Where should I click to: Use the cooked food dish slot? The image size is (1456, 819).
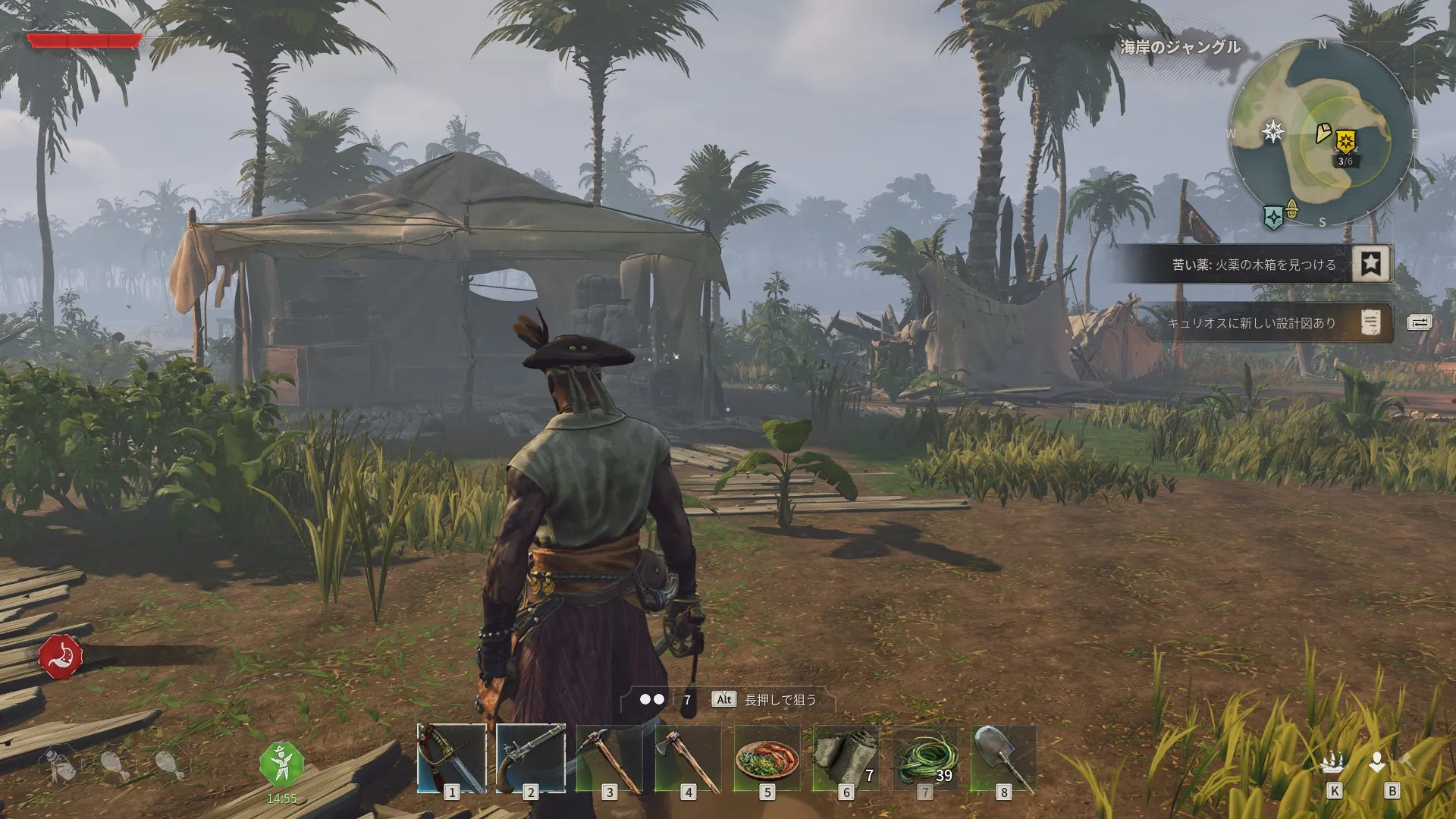(767, 758)
